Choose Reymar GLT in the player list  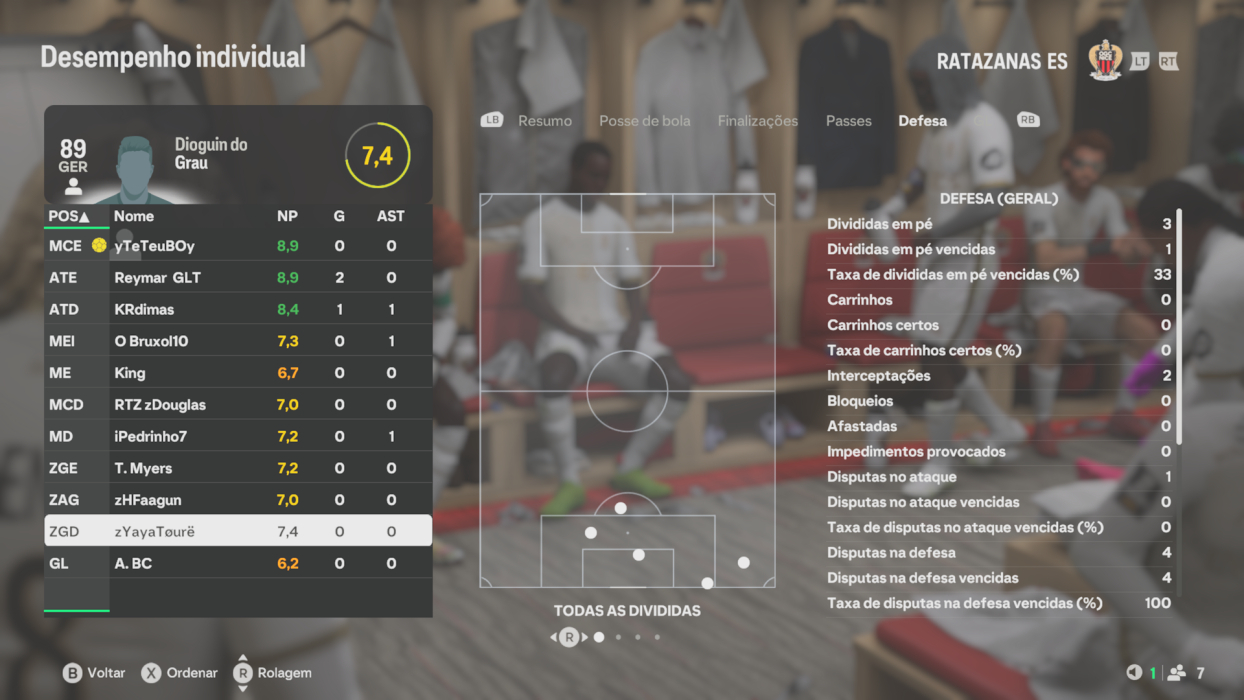[x=238, y=278]
